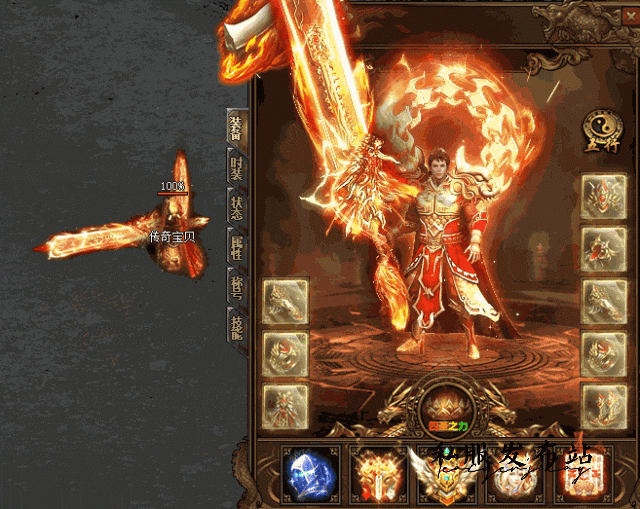
Task: Activate the 四圣之力 emblem button
Action: coord(442,408)
